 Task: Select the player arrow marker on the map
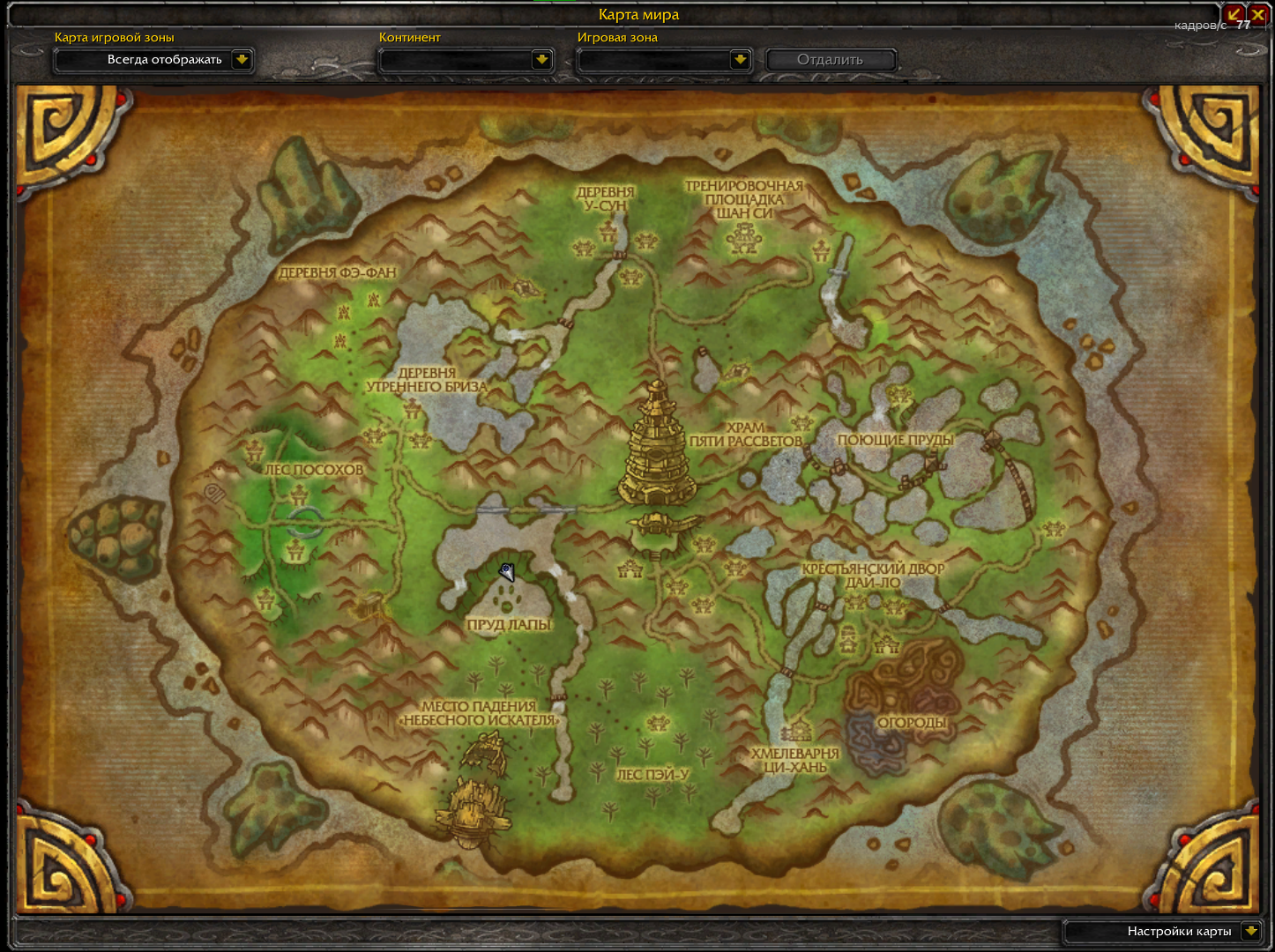pyautogui.click(x=507, y=572)
